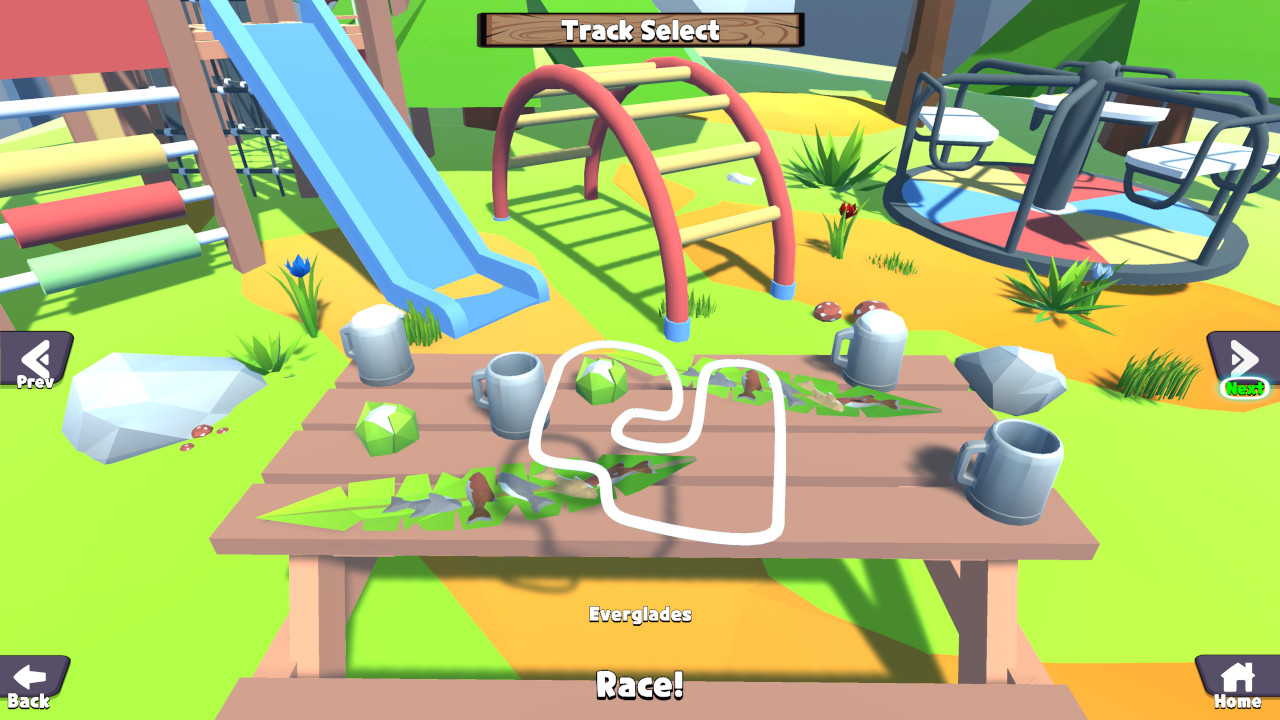The image size is (1280, 720).
Task: Click the green gem beside the track map
Action: tap(600, 385)
